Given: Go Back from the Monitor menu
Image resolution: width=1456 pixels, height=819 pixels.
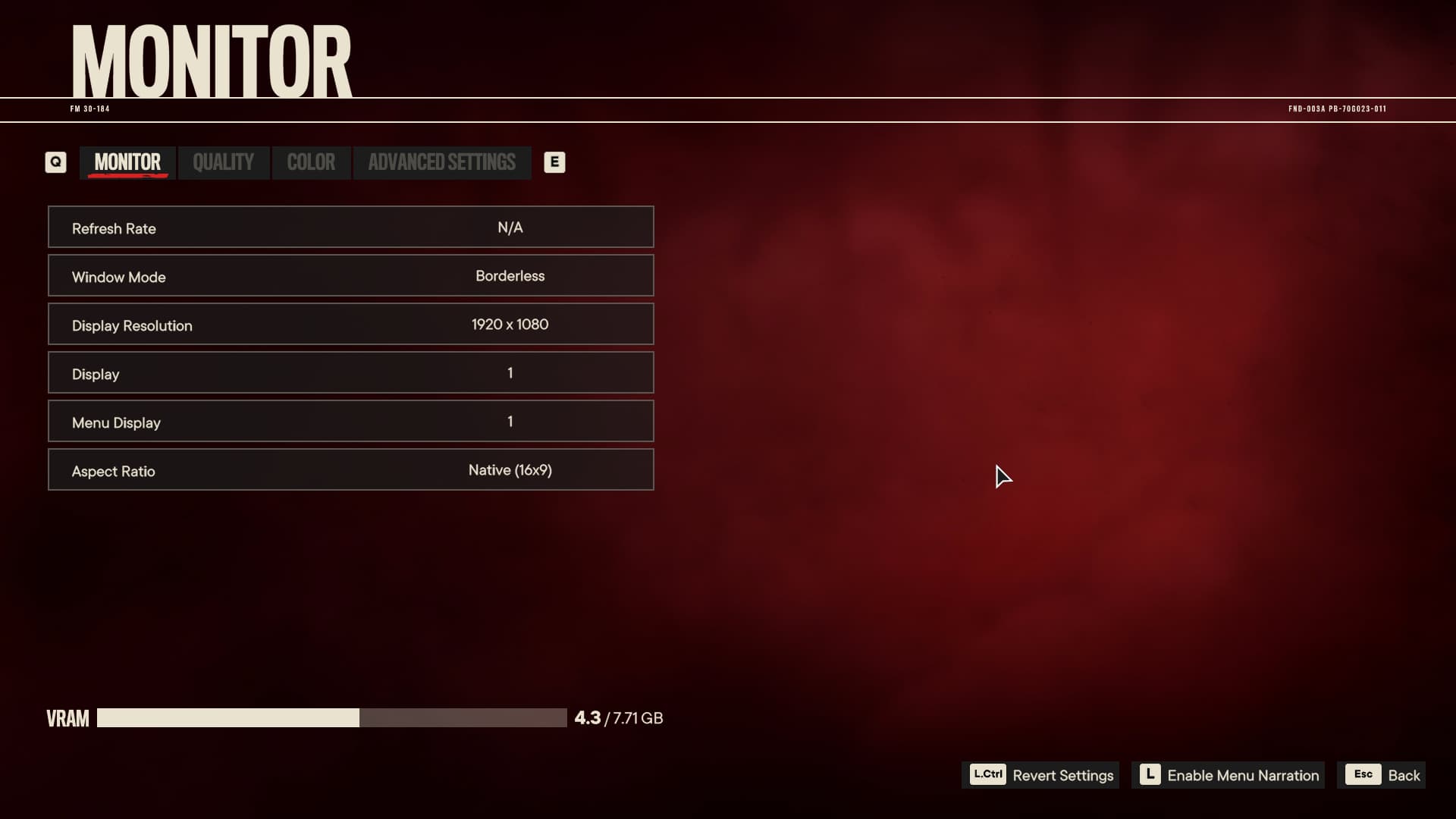Looking at the screenshot, I should pos(1382,775).
